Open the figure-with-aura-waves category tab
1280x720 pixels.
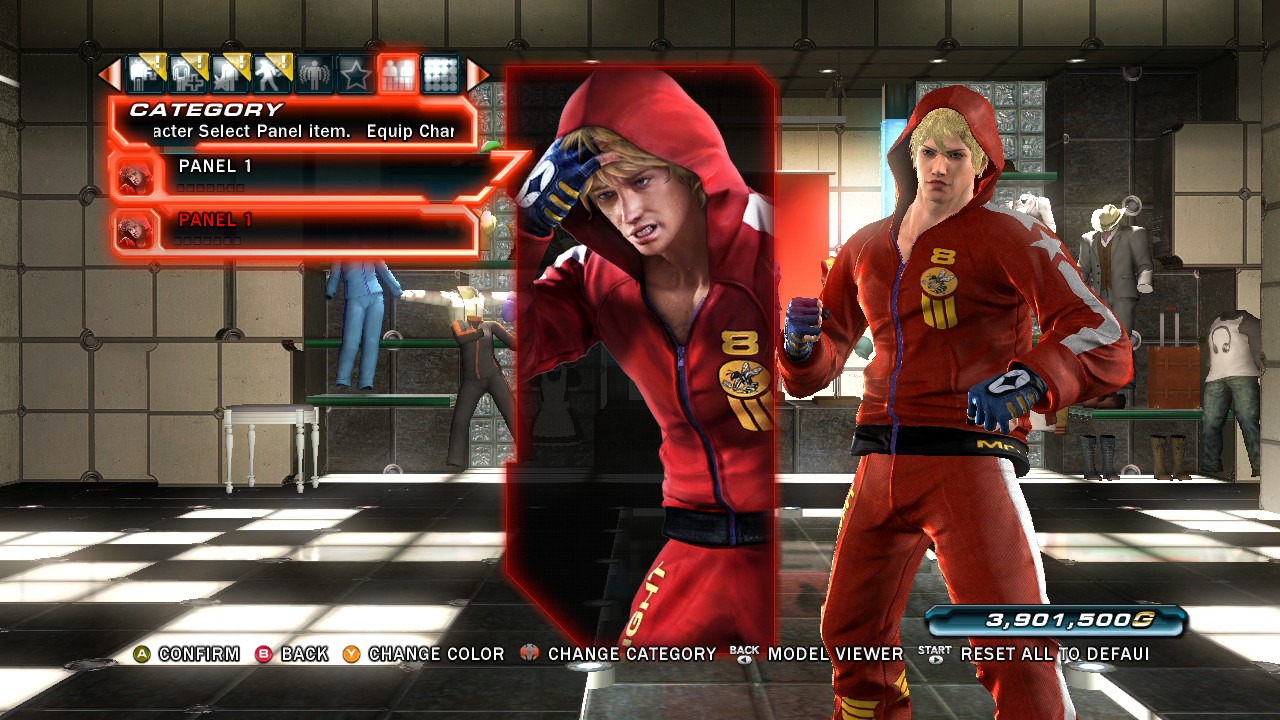pyautogui.click(x=313, y=74)
